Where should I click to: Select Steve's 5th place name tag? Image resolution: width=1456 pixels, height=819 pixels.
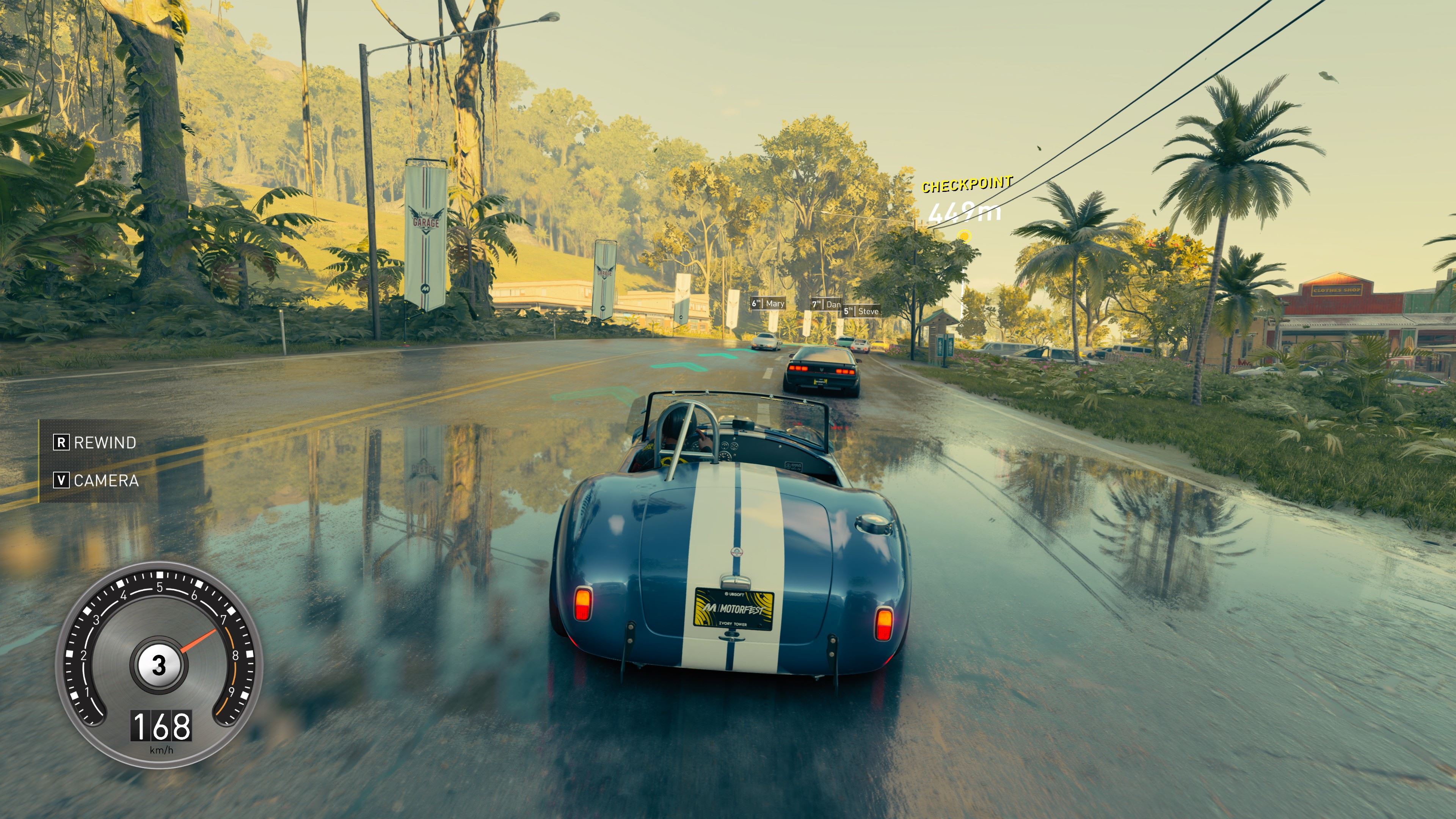pyautogui.click(x=861, y=311)
